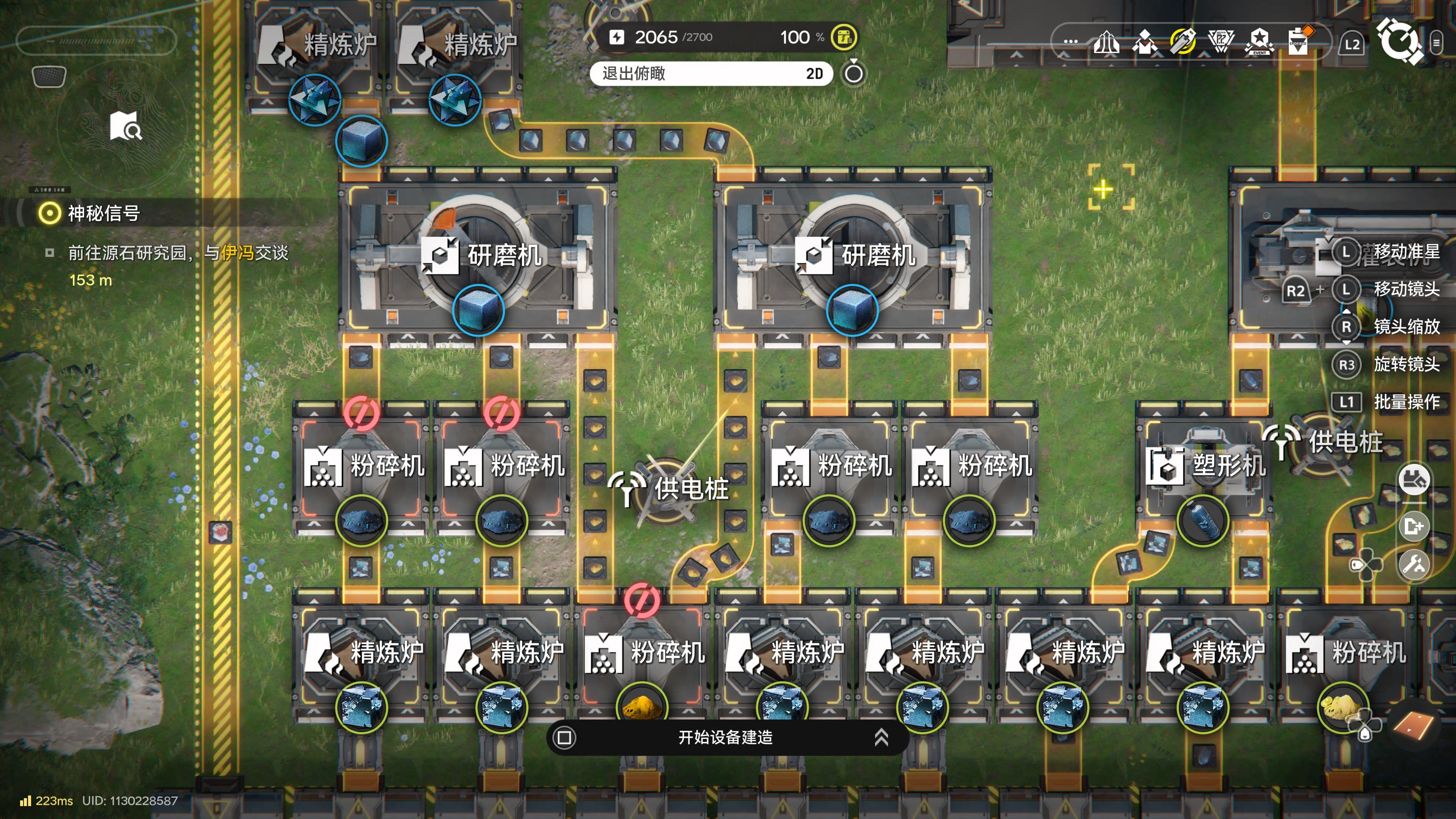The height and width of the screenshot is (819, 1456).
Task: Click the yellow power status icon
Action: click(844, 37)
